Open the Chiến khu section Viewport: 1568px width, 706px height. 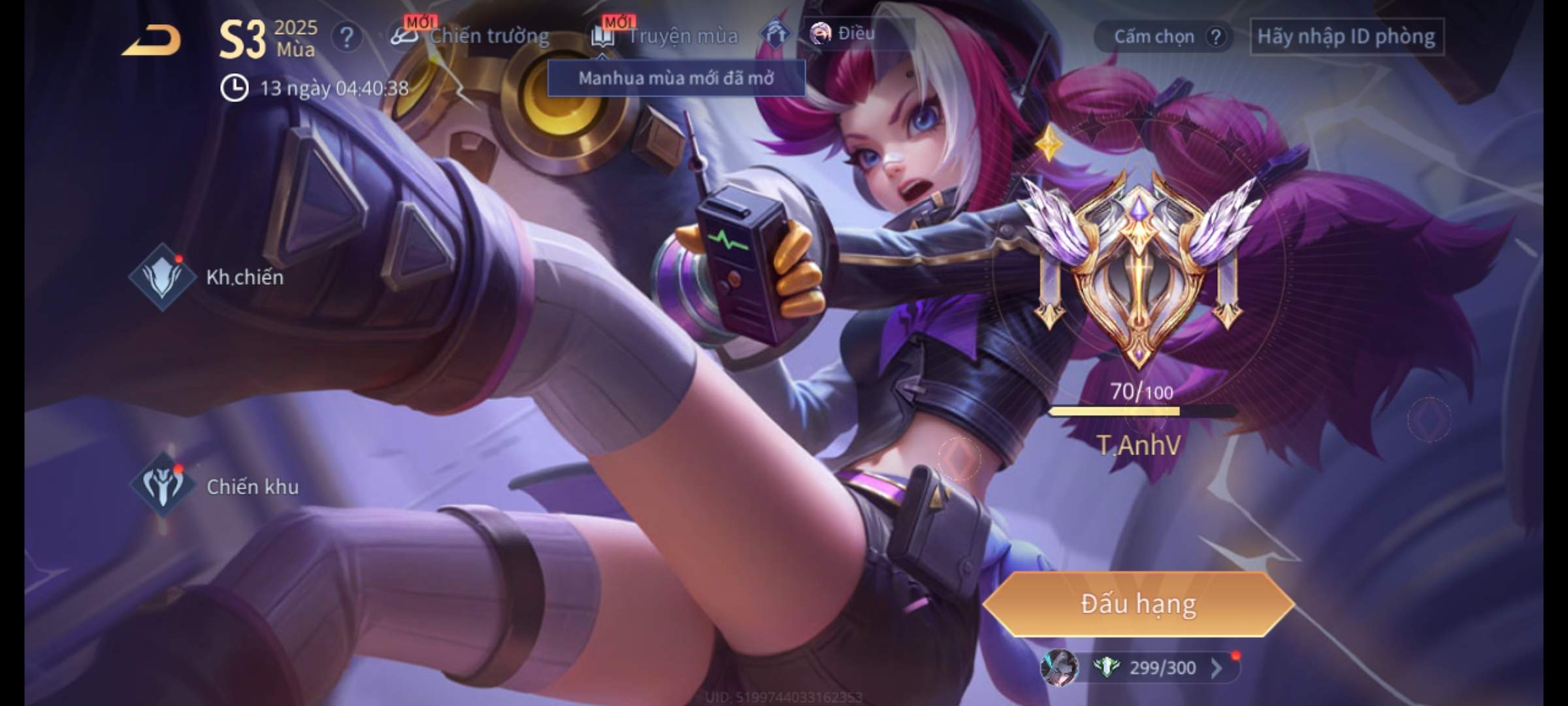[216, 486]
